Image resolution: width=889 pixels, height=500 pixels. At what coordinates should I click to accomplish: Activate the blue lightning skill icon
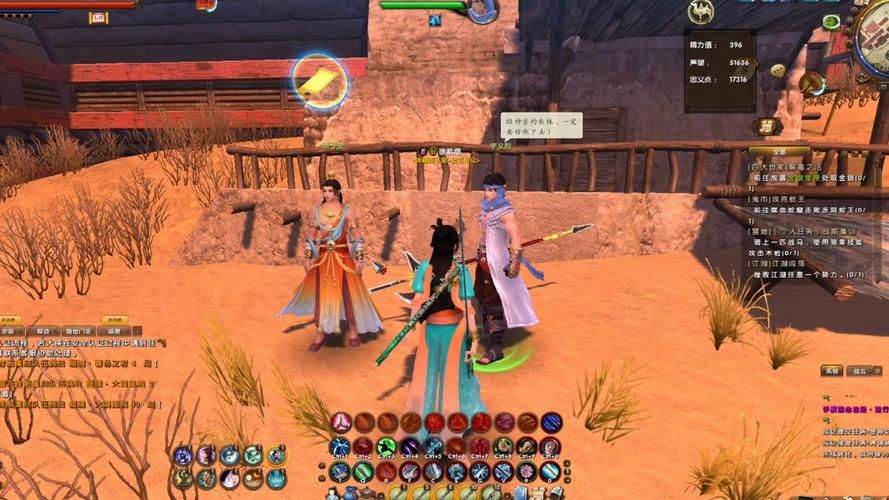pyautogui.click(x=340, y=446)
